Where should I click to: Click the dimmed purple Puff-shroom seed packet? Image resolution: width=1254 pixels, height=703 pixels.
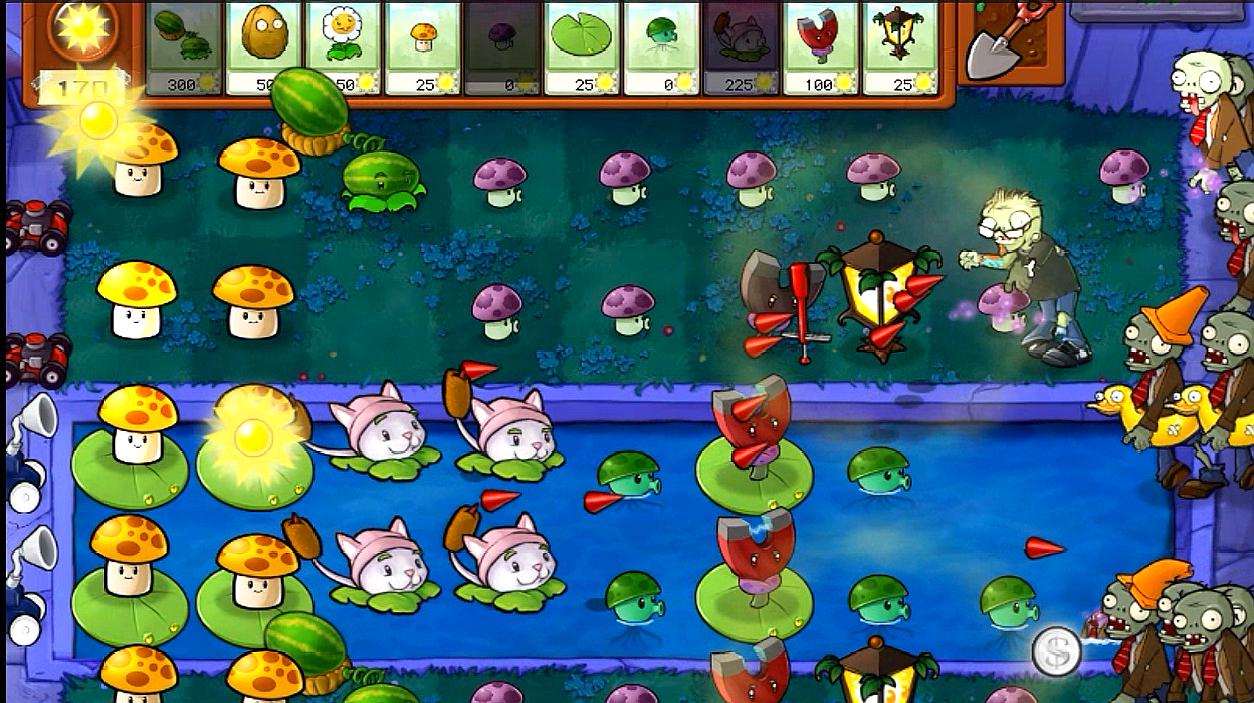pos(502,48)
